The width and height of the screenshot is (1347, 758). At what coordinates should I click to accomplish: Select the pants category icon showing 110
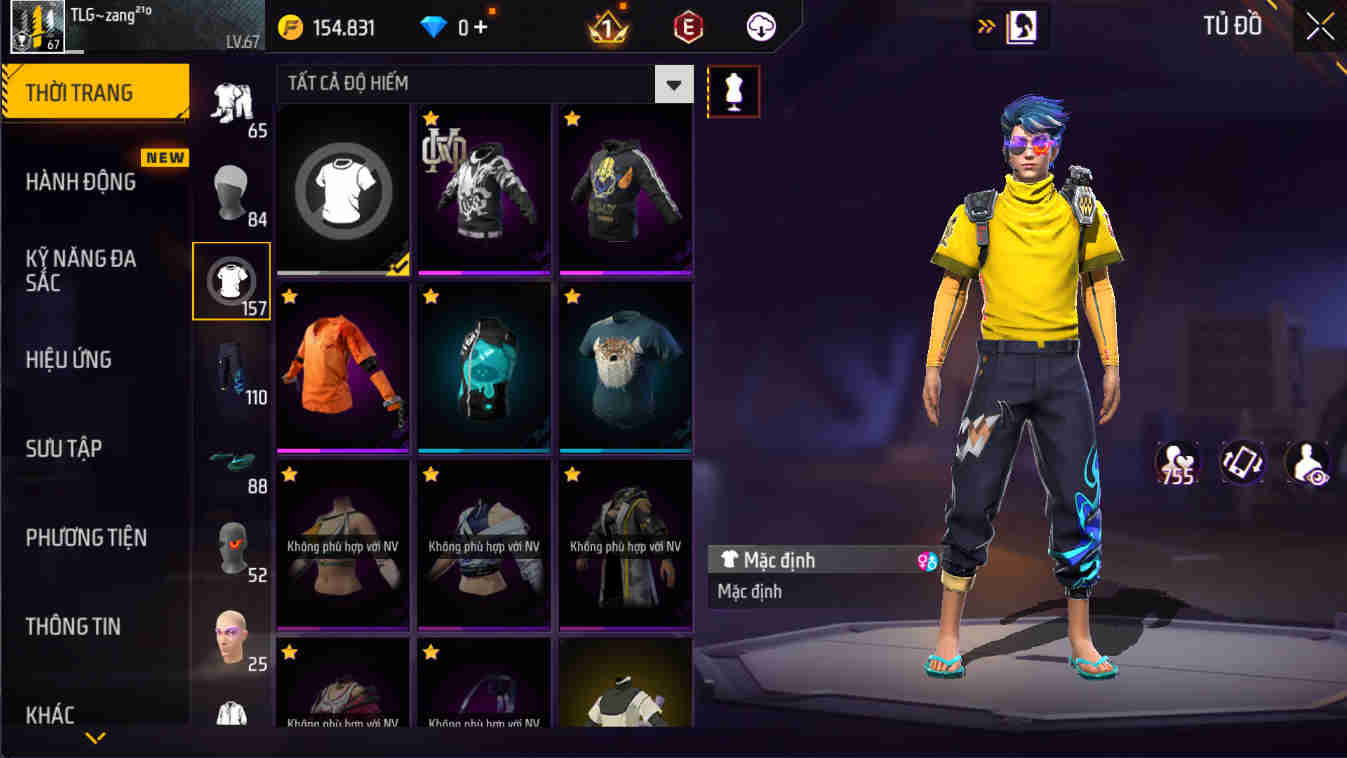(232, 370)
